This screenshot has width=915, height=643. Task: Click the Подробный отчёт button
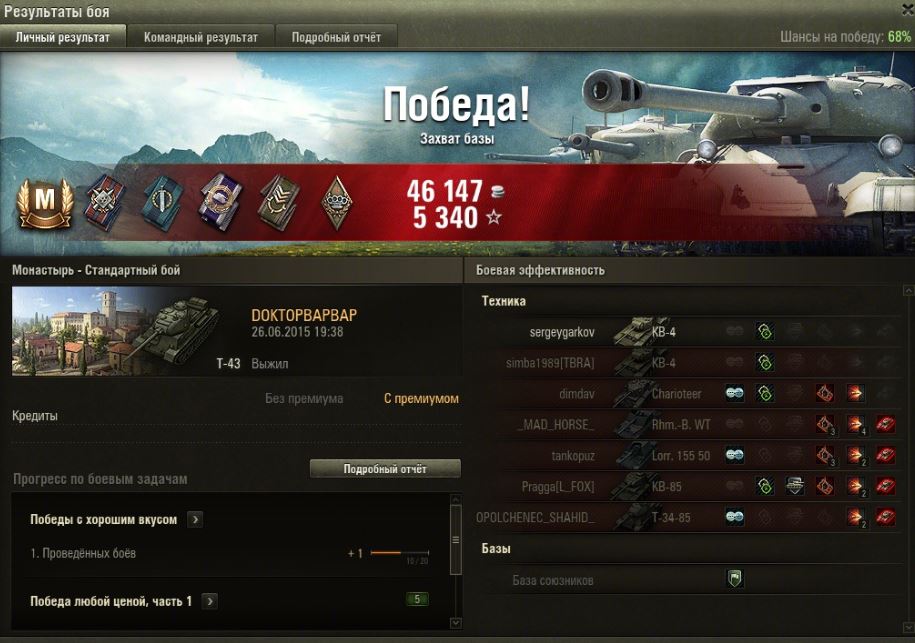pyautogui.click(x=385, y=468)
